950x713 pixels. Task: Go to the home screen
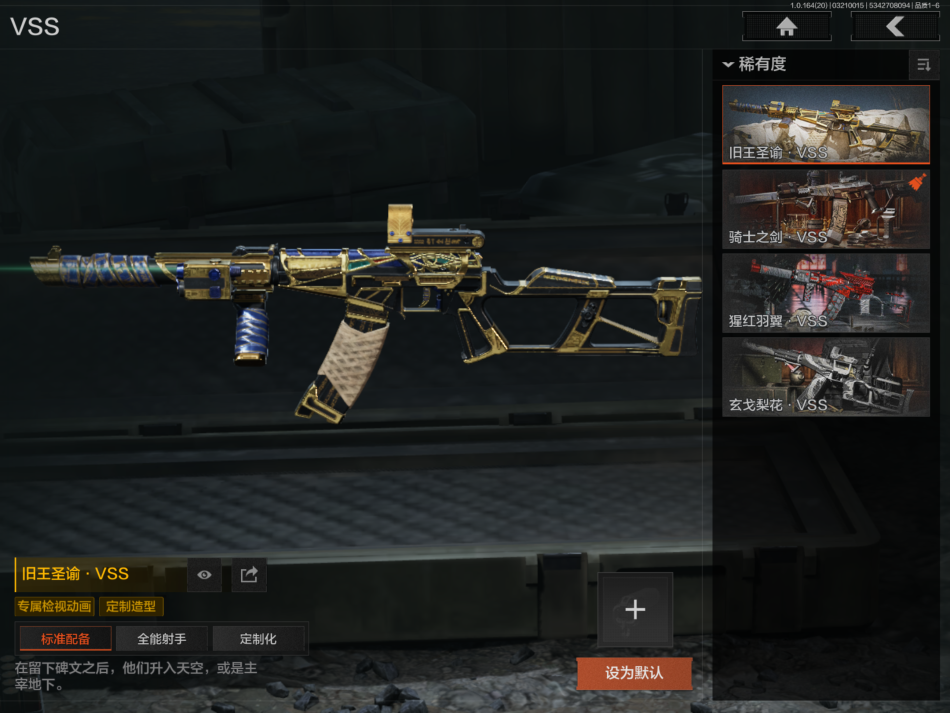(786, 27)
